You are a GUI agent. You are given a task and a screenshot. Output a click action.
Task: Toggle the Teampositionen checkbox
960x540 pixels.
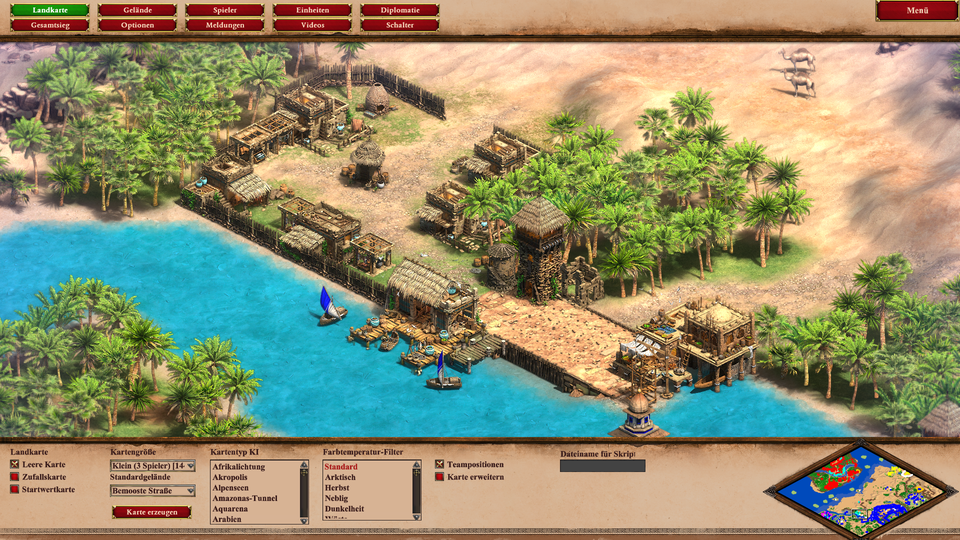[x=440, y=465]
